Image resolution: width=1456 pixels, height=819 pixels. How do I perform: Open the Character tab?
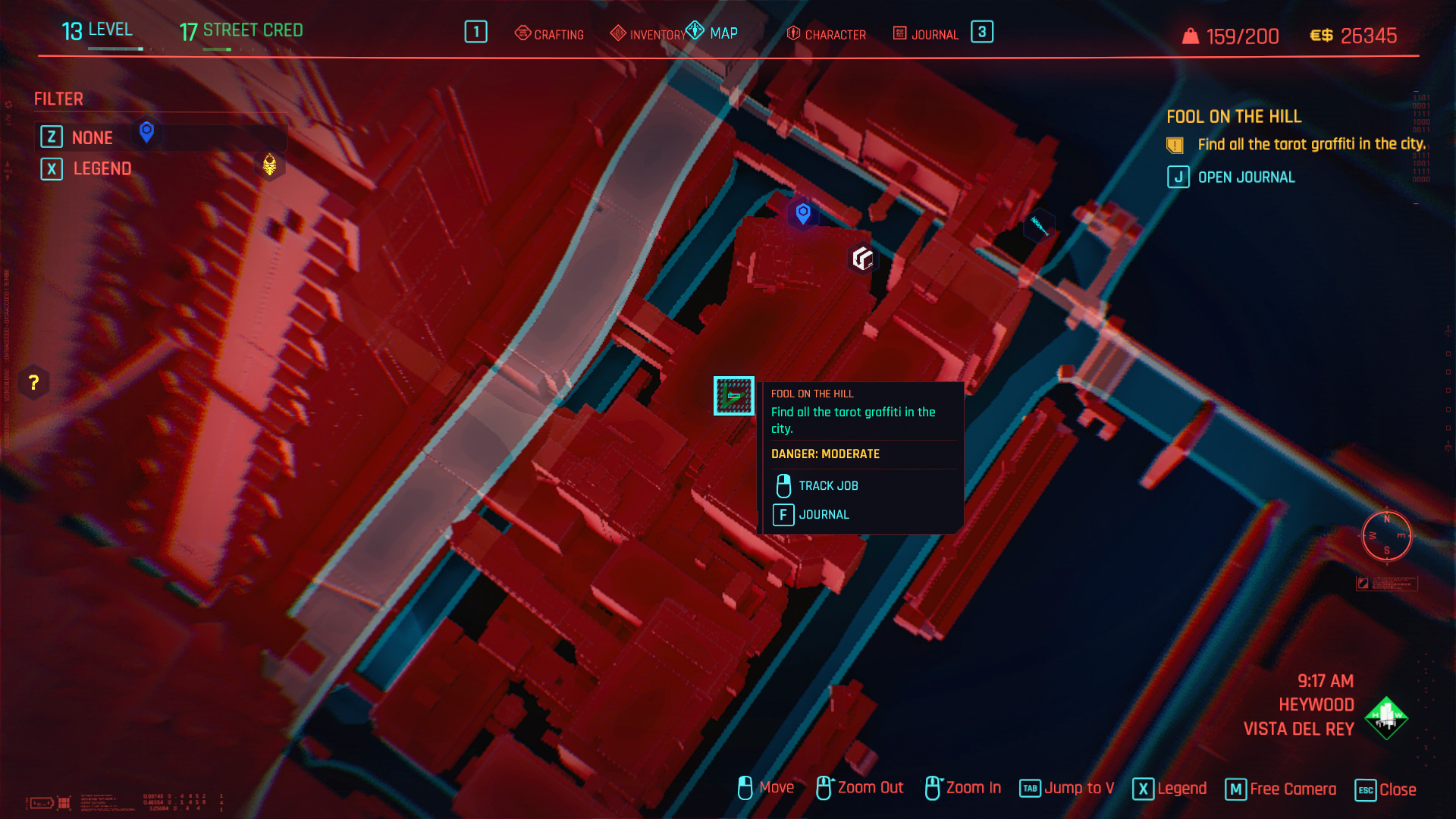827,34
